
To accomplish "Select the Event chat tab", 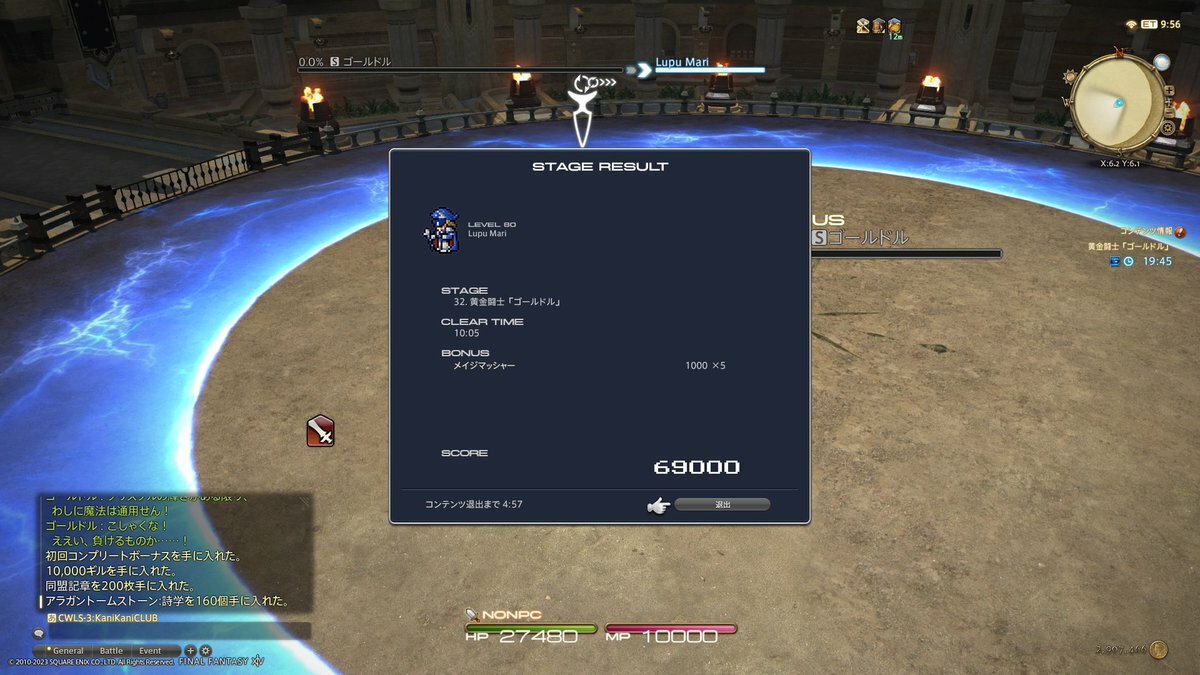I will pos(150,650).
